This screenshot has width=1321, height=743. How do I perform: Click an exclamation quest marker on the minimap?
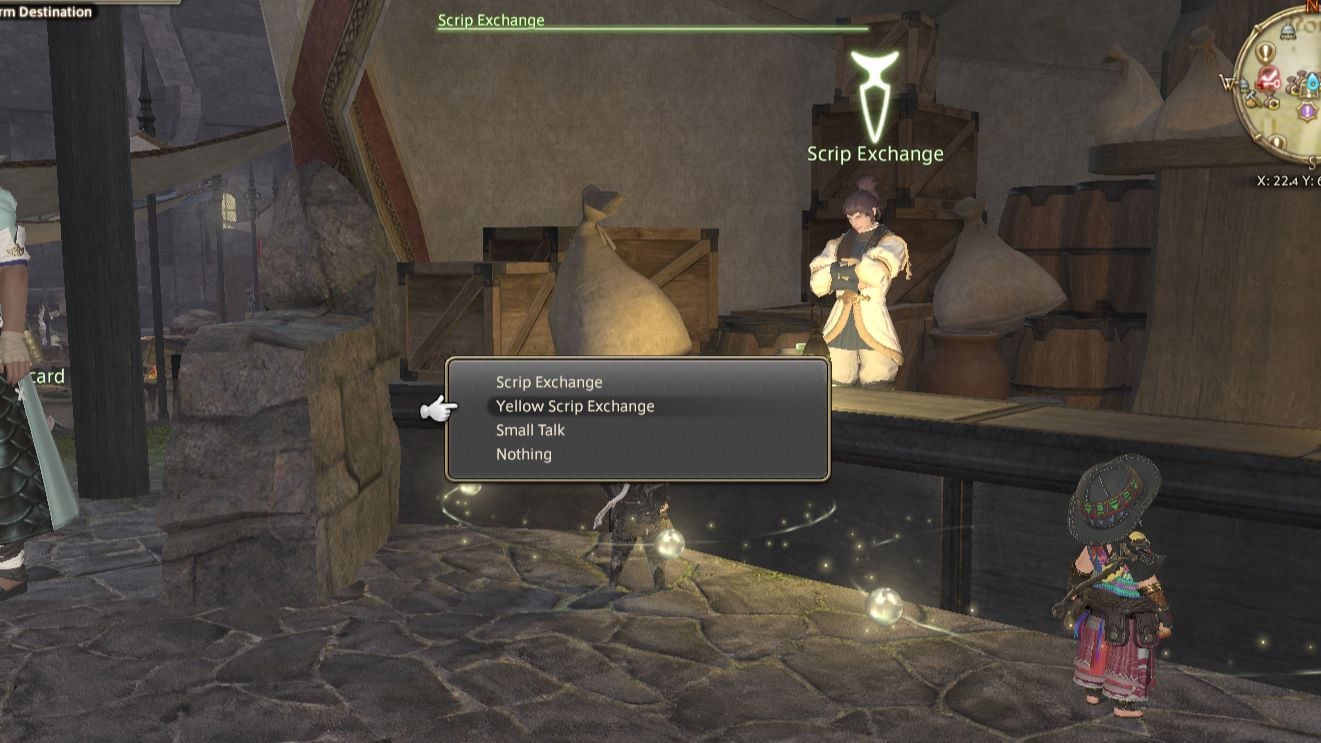1267,53
